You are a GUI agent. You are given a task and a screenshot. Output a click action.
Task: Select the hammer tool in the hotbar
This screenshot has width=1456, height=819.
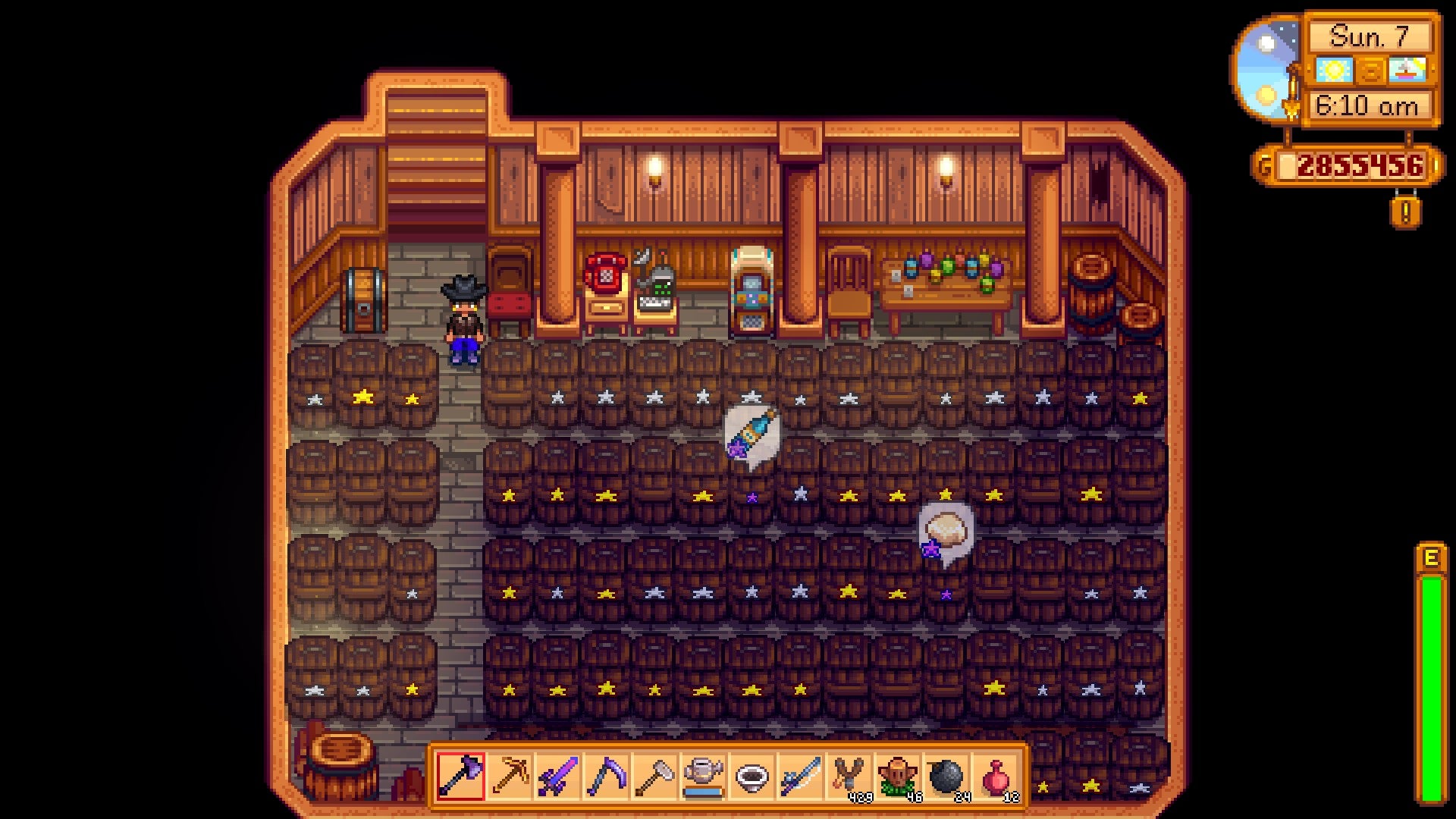click(x=656, y=773)
